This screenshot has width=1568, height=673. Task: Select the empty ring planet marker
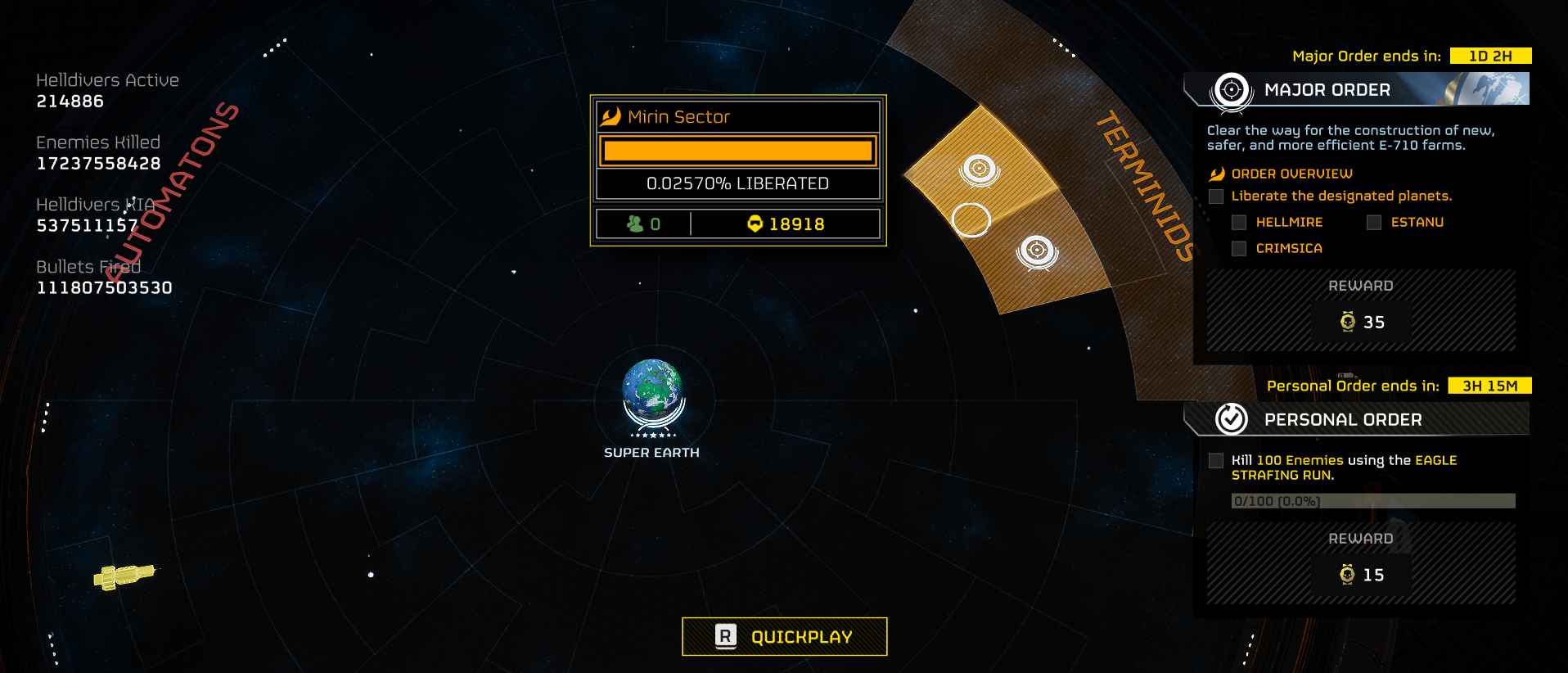(x=971, y=219)
